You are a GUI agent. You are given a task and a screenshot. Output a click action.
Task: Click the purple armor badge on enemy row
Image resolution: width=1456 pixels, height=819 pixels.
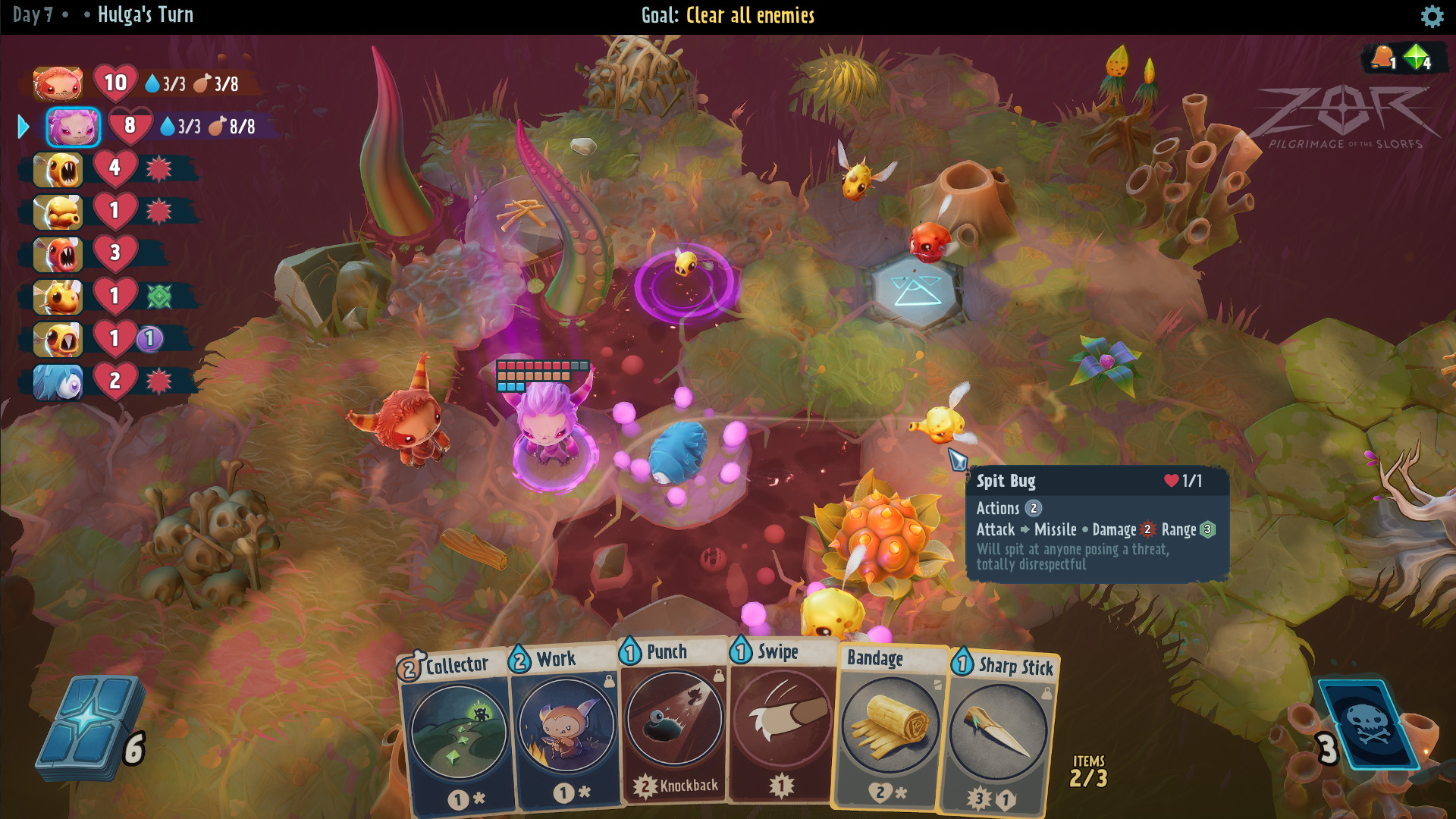pos(149,340)
